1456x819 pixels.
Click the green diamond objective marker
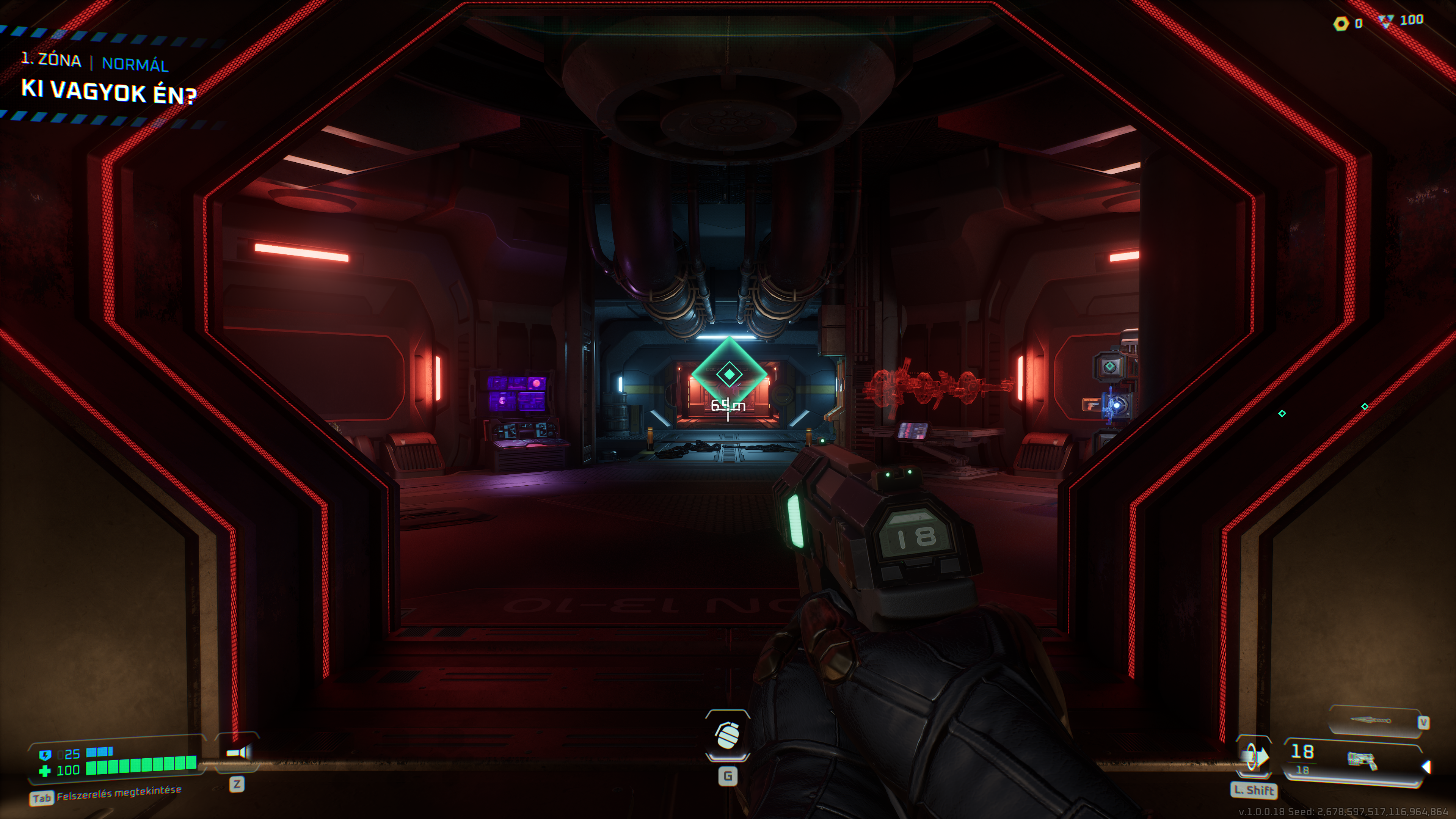[729, 373]
